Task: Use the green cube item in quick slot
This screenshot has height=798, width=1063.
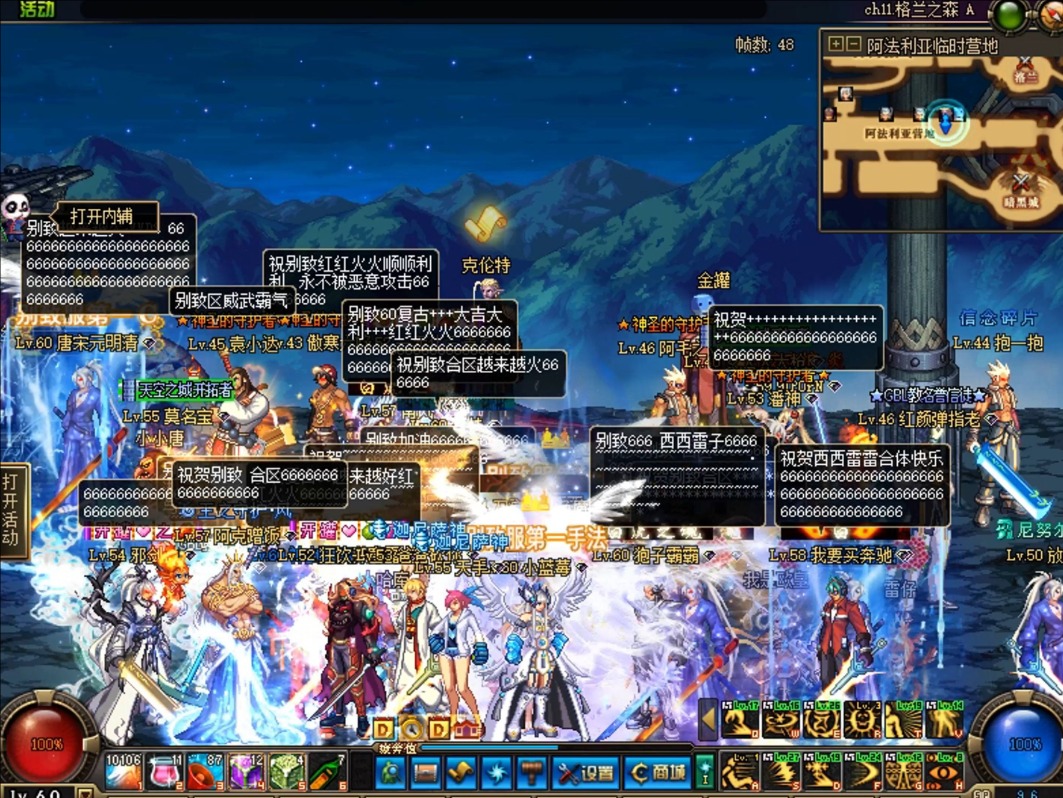Action: [x=286, y=773]
